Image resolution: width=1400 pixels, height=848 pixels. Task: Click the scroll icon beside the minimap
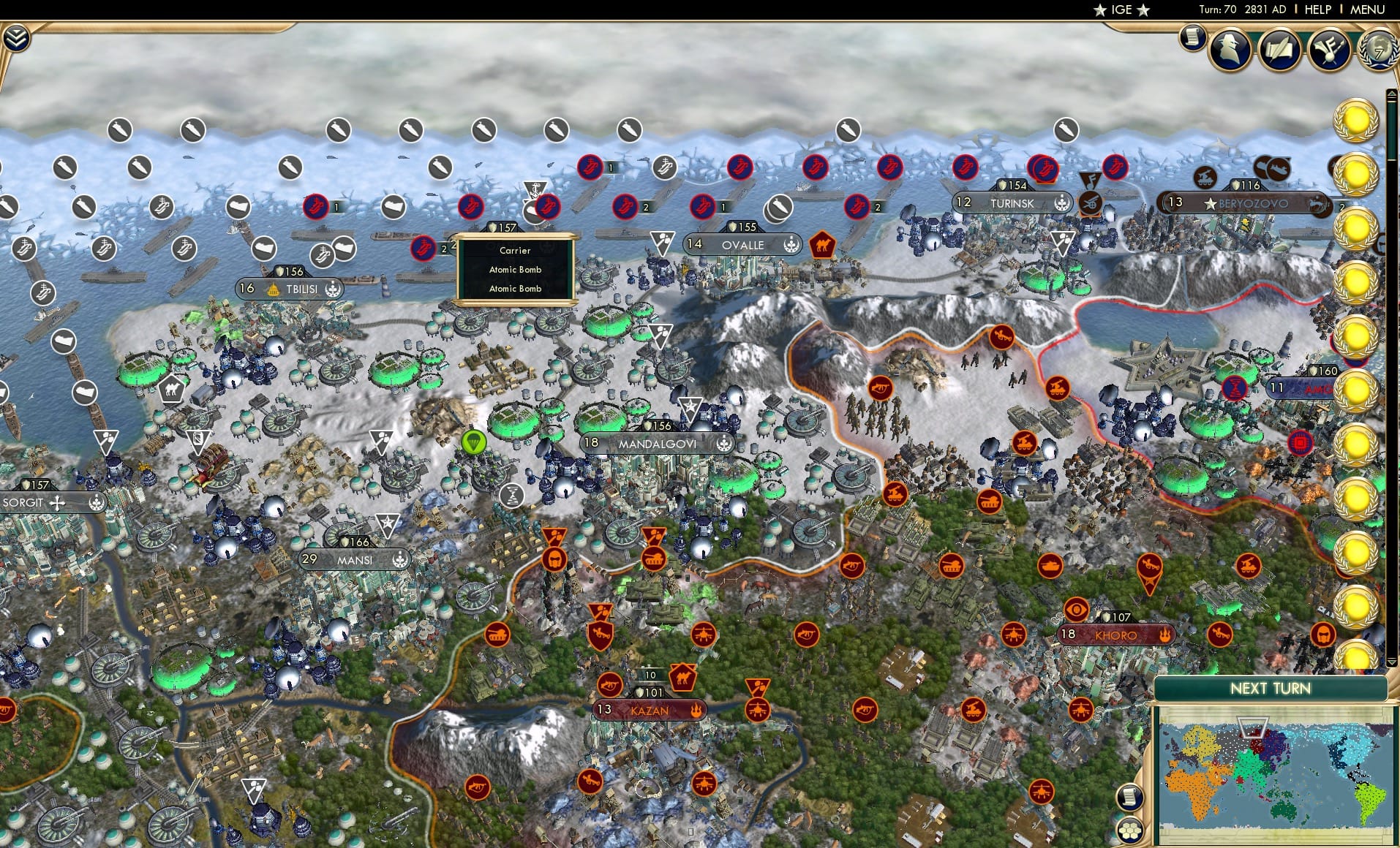(1131, 798)
